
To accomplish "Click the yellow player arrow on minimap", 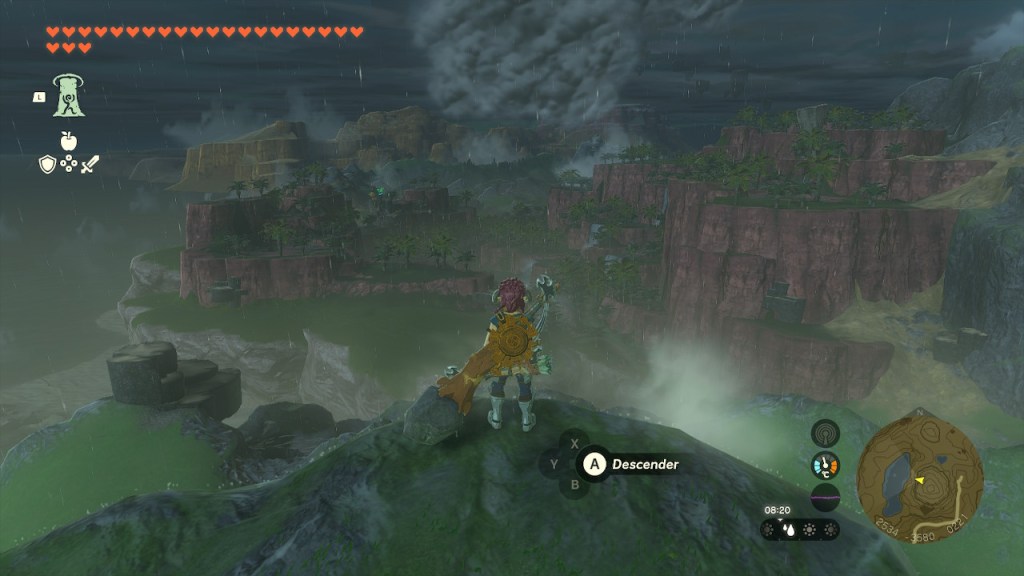I will pyautogui.click(x=919, y=480).
